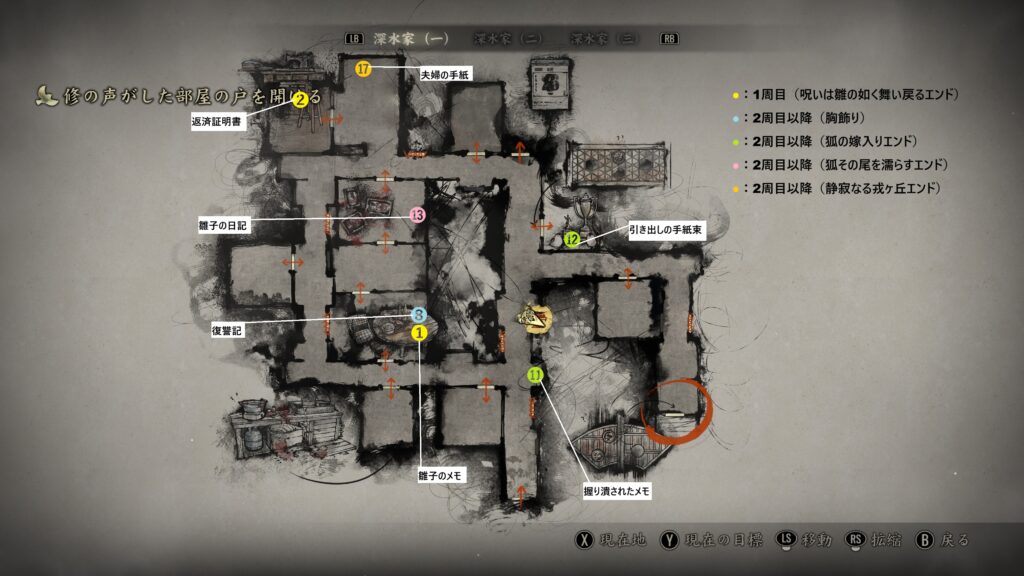Click yellow map marker number 1
The height and width of the screenshot is (576, 1024).
pyautogui.click(x=419, y=332)
